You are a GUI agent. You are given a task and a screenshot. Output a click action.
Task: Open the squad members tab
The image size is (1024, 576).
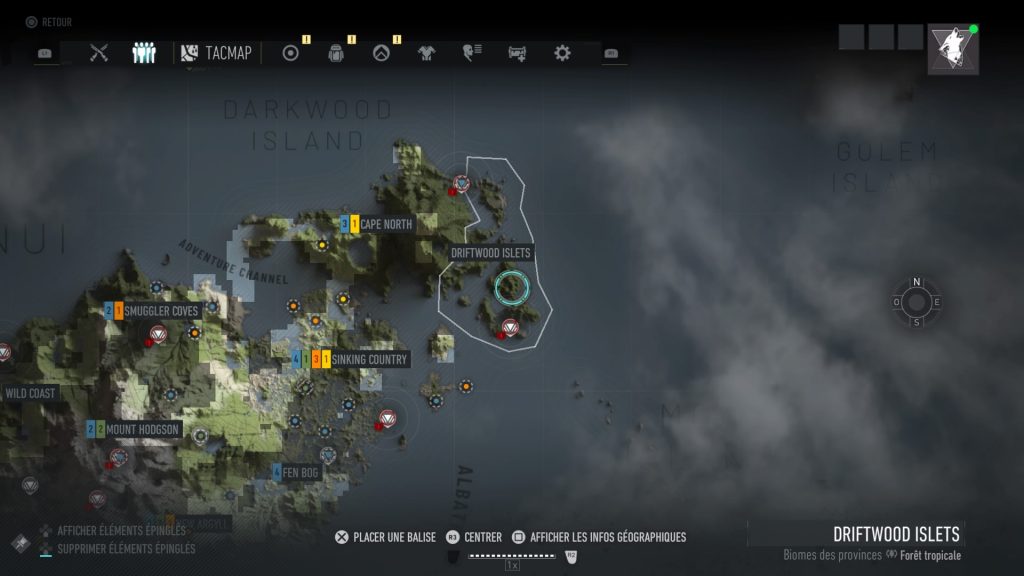click(x=144, y=53)
